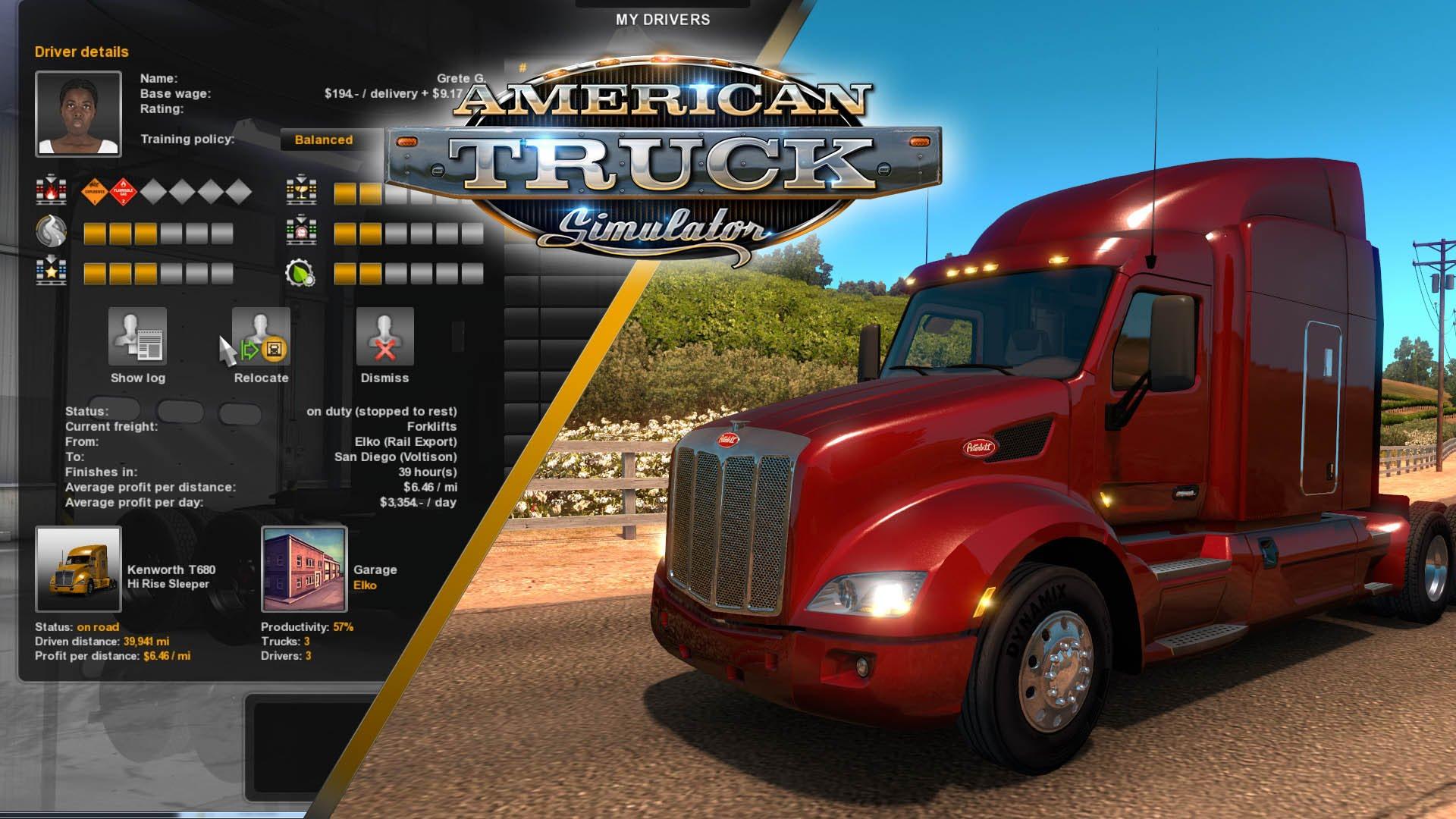Click the fragile cargo wine glass icon
1456x819 pixels.
(300, 190)
